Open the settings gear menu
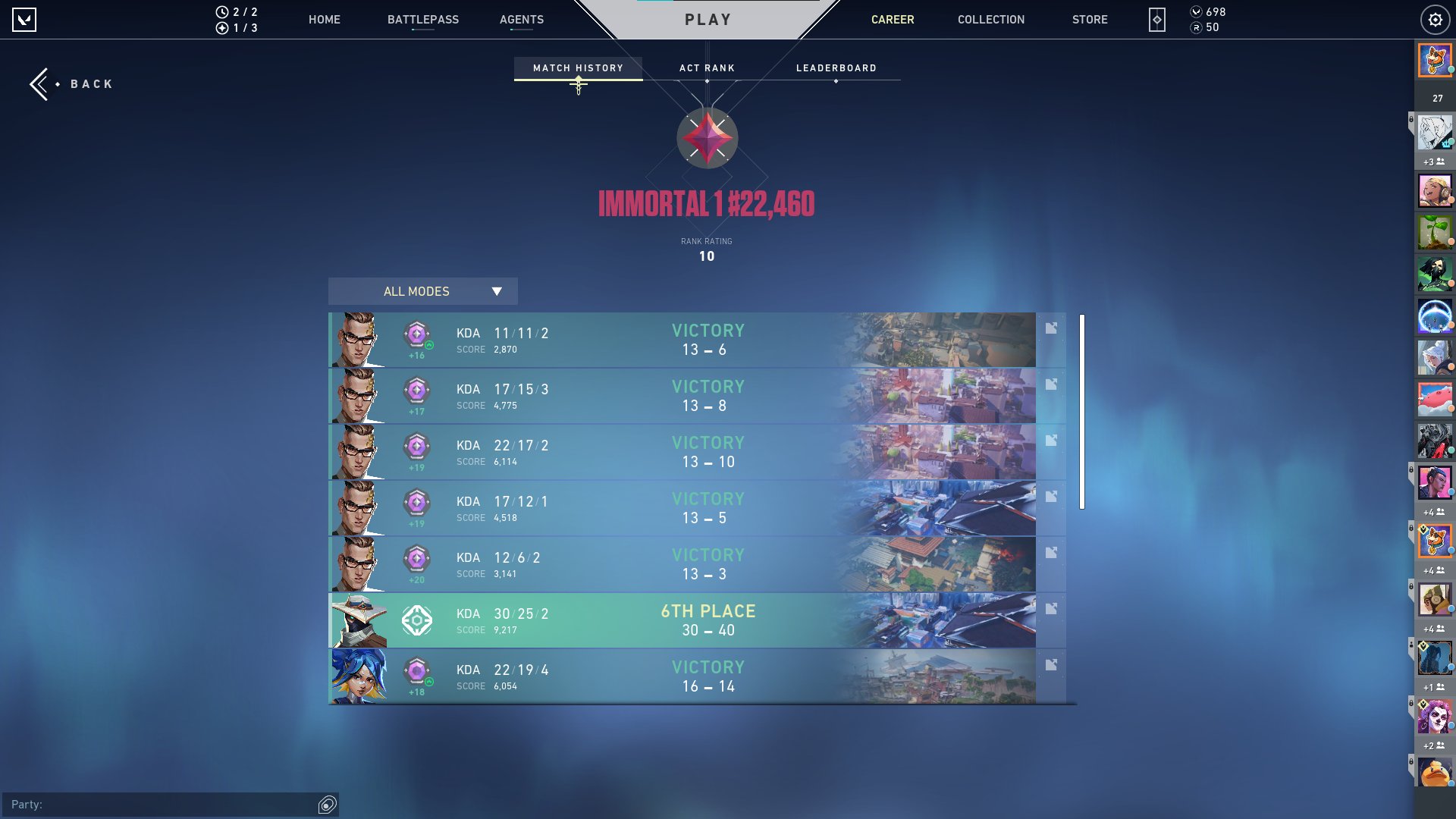The height and width of the screenshot is (819, 1456). point(1436,19)
